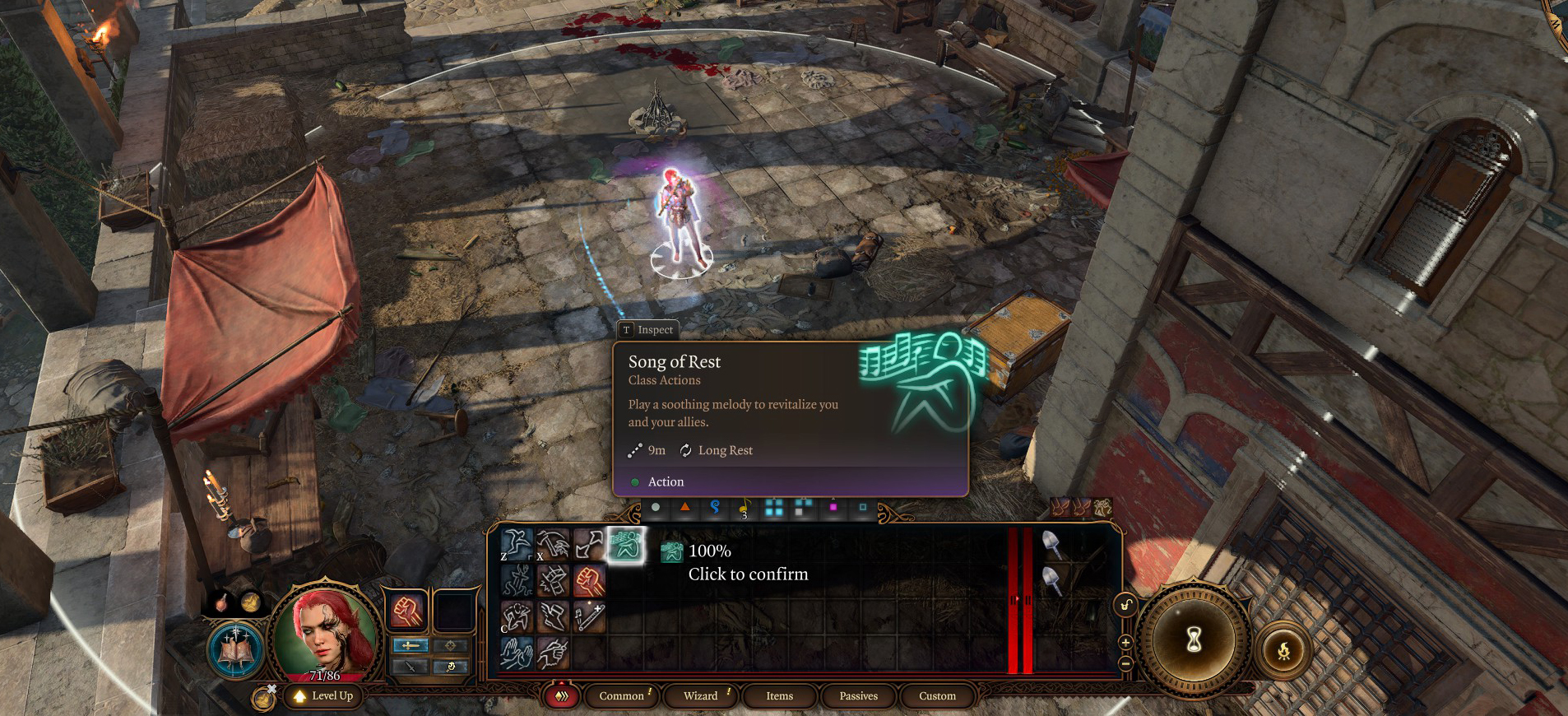Click the hourglass end turn button
Screen dimensions: 1568x716
(x=1195, y=639)
